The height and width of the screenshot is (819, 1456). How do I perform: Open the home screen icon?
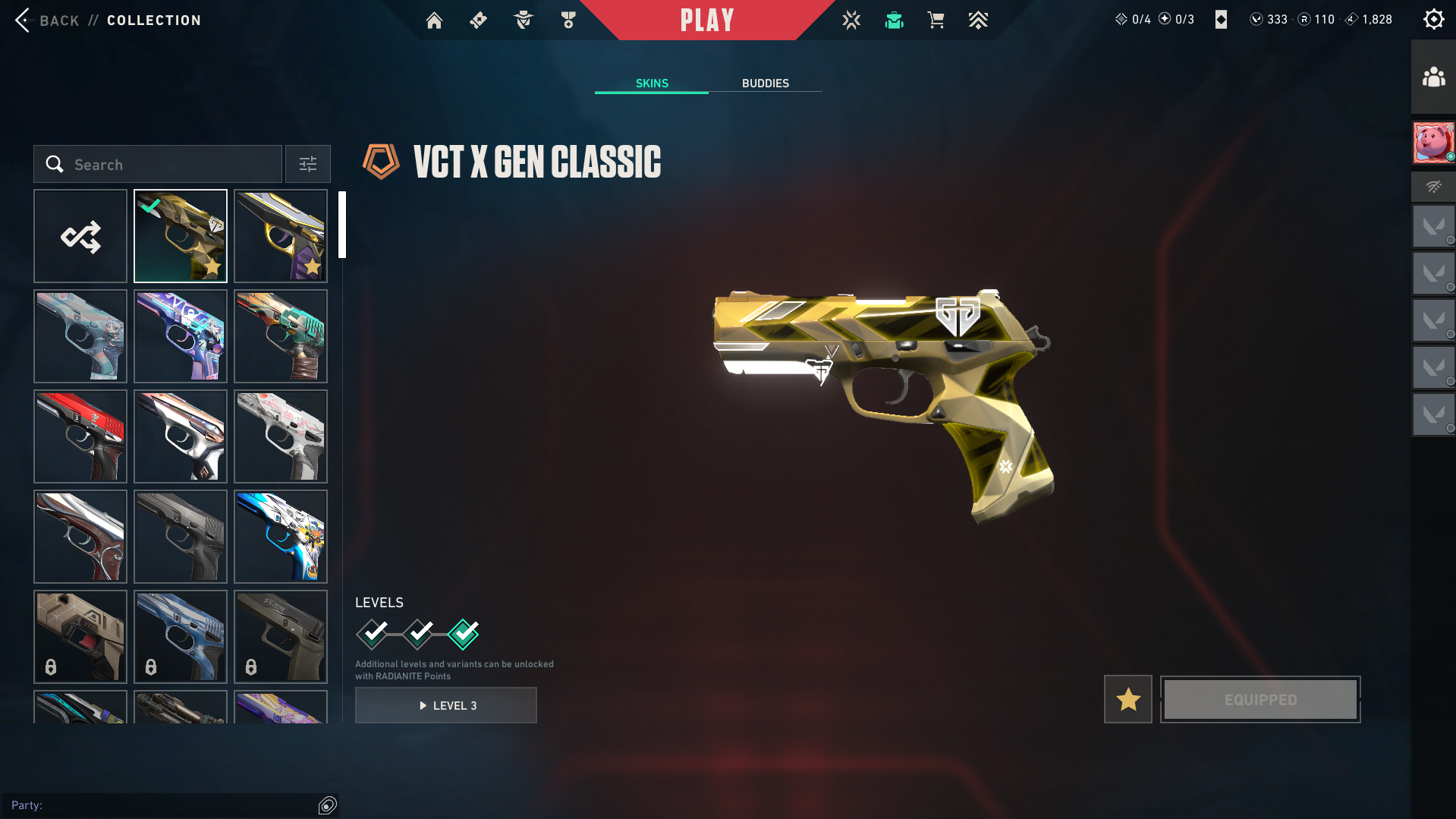pyautogui.click(x=434, y=20)
